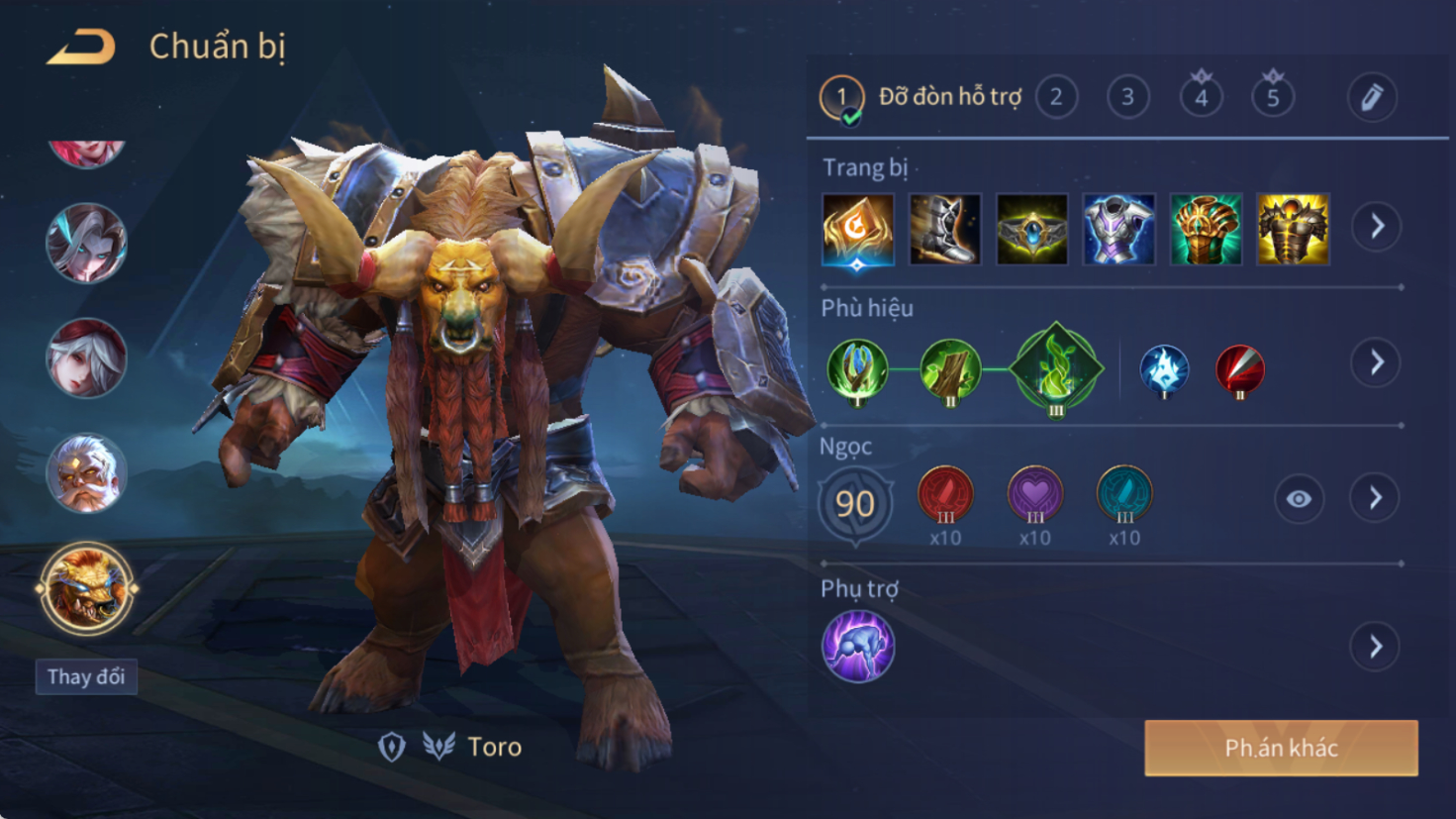Image resolution: width=1456 pixels, height=819 pixels.
Task: Open locked build preset 5
Action: coord(1273,97)
